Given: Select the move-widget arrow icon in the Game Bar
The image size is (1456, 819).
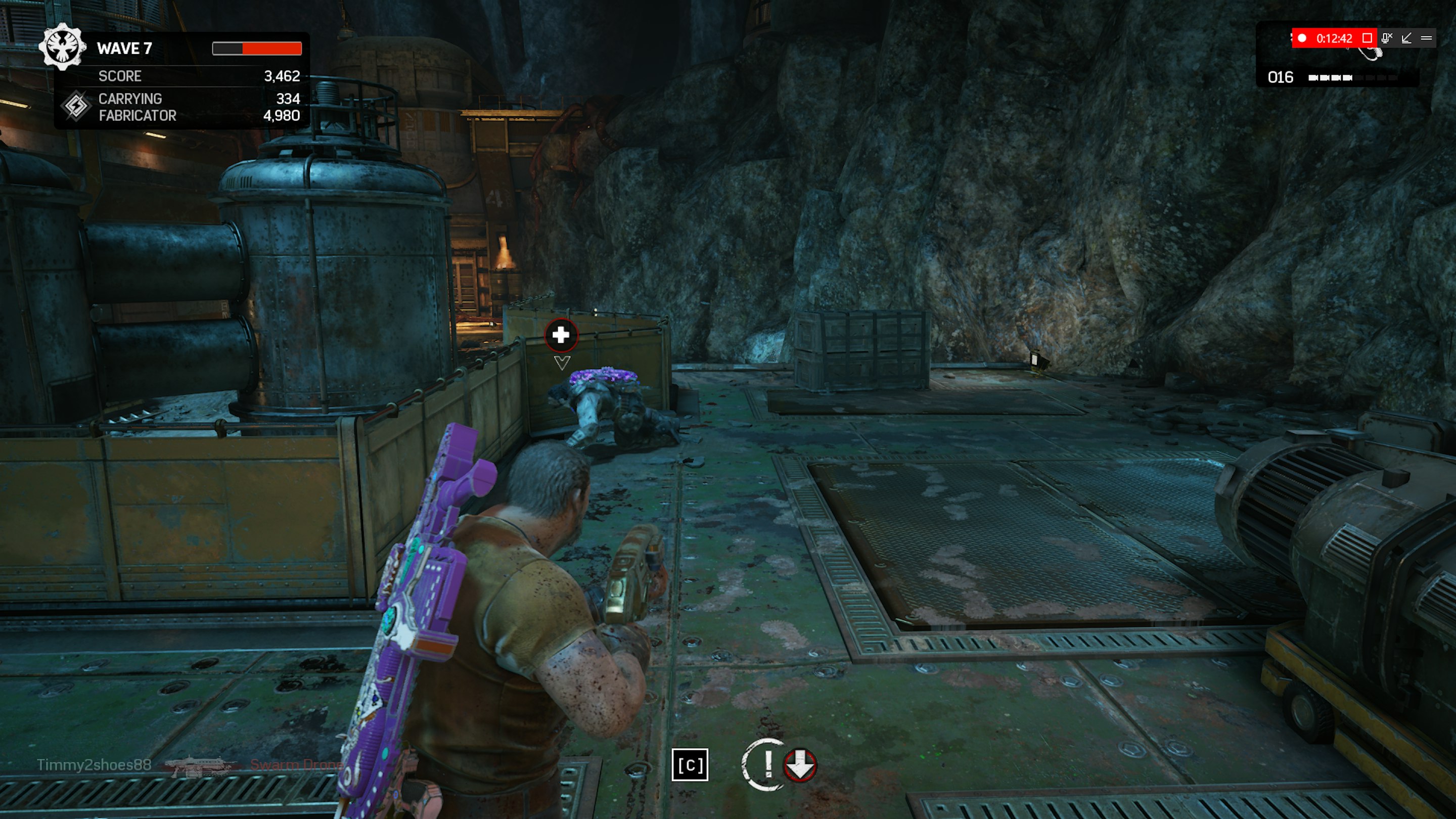Looking at the screenshot, I should (1407, 38).
